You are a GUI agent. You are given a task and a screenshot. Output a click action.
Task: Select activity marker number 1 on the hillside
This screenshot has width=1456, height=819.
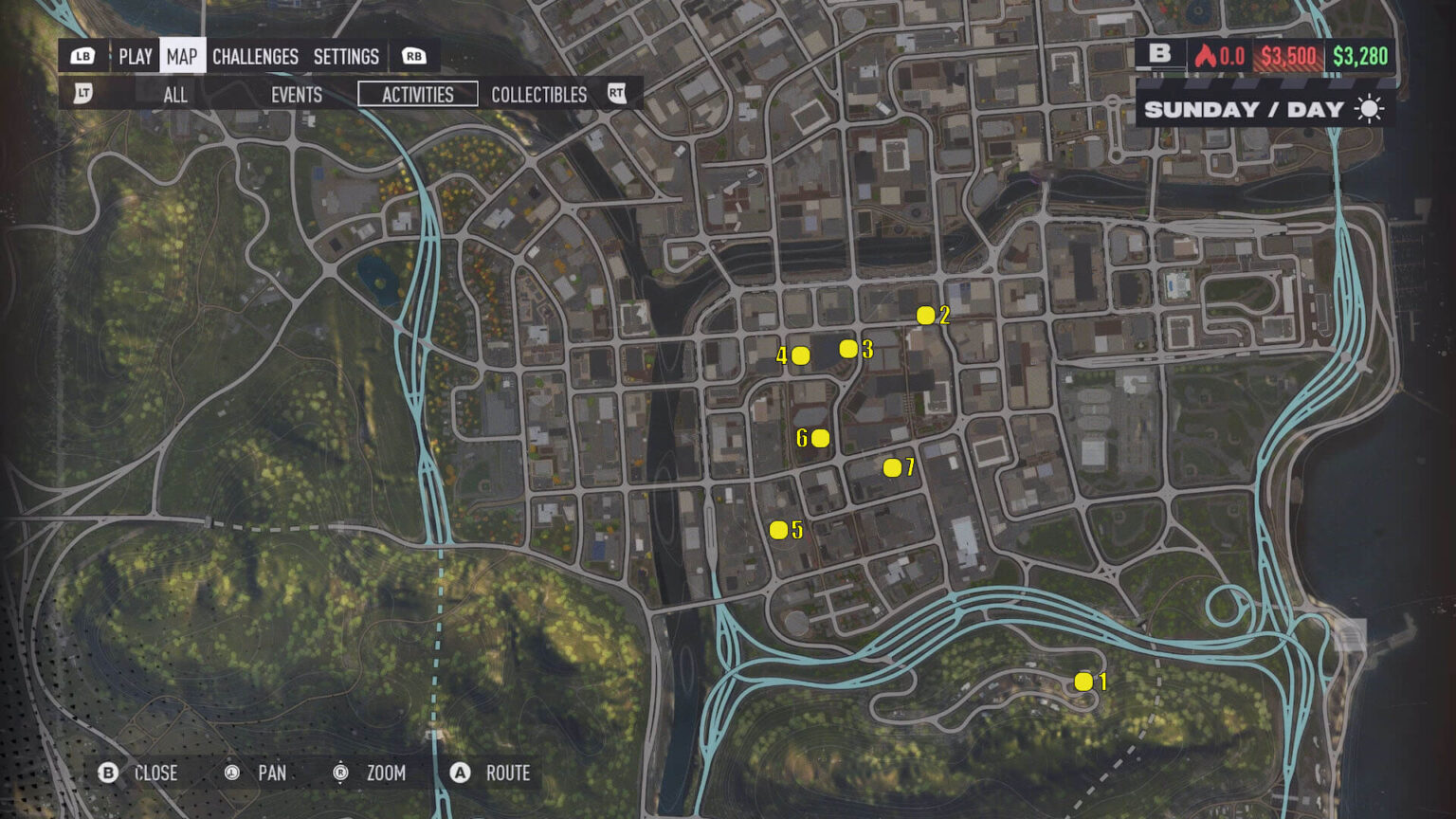coord(1083,681)
